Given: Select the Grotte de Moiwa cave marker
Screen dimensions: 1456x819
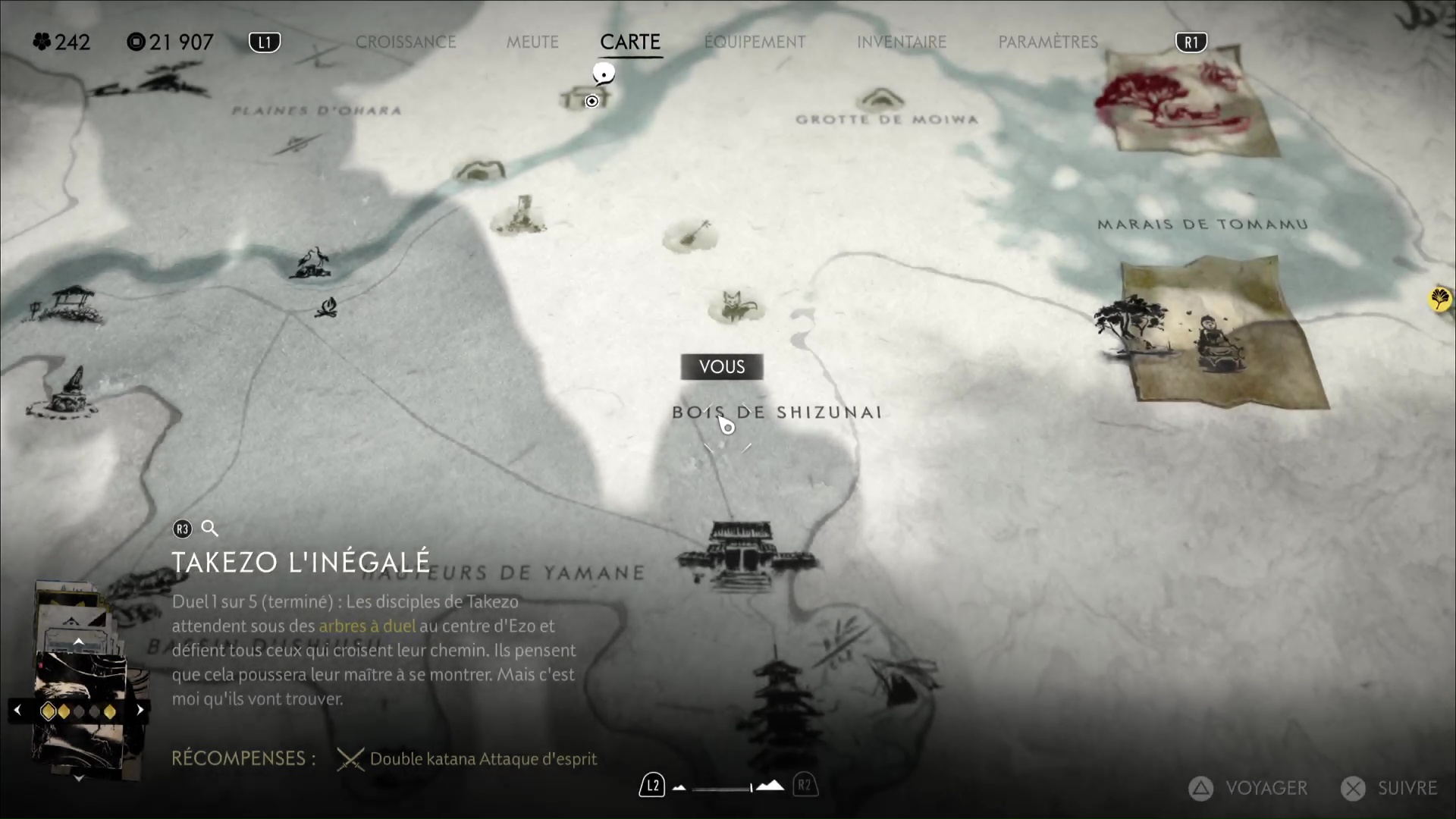Looking at the screenshot, I should (880, 100).
